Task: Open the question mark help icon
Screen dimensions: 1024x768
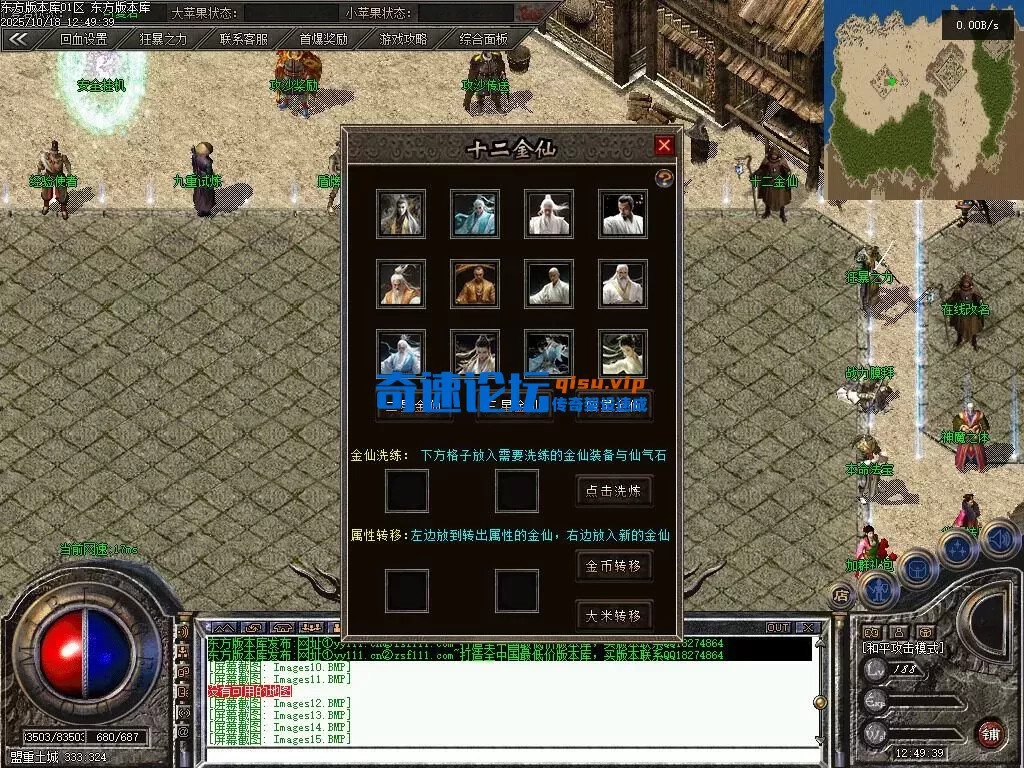Action: [x=663, y=178]
